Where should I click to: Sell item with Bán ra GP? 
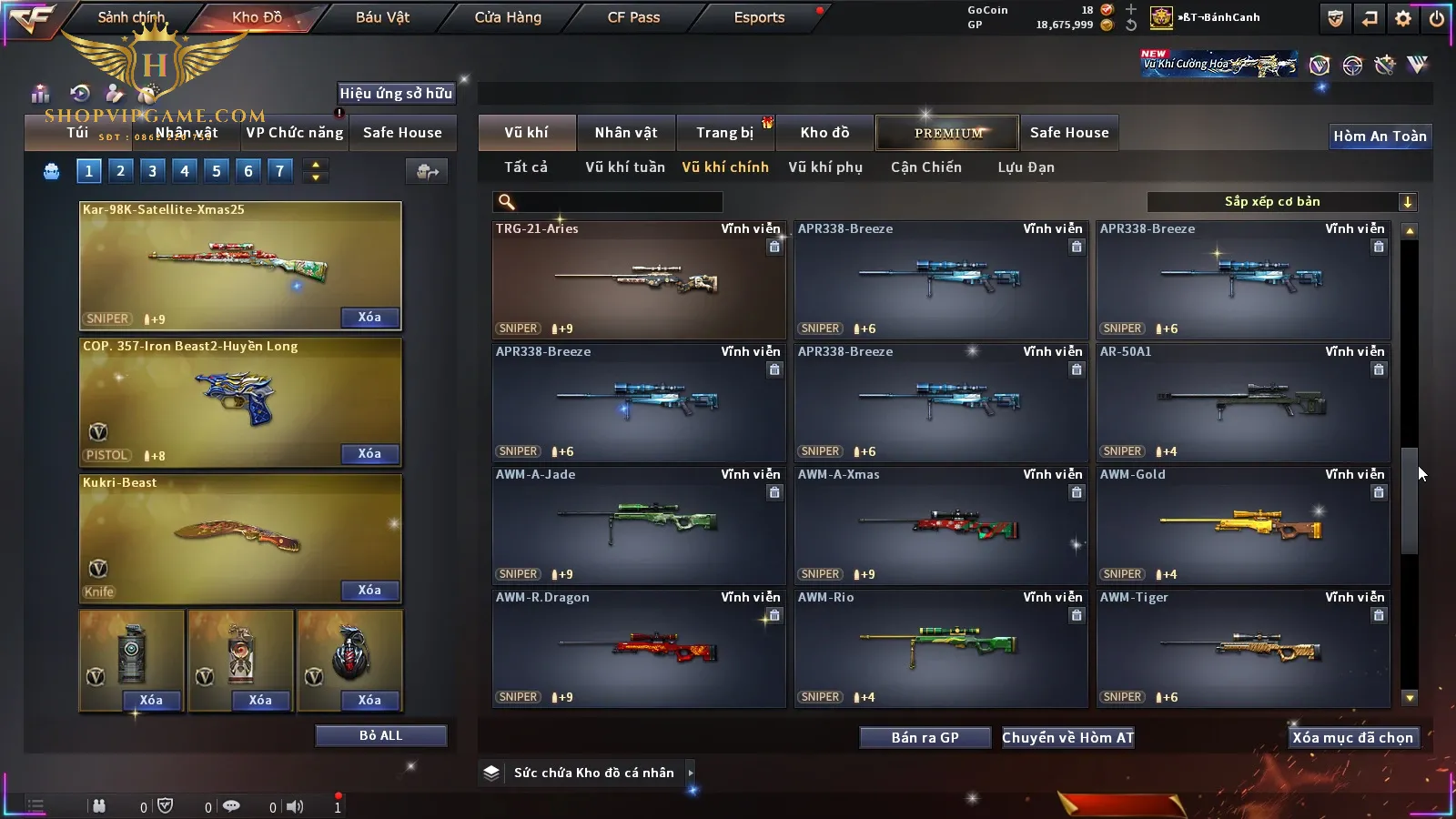925,738
